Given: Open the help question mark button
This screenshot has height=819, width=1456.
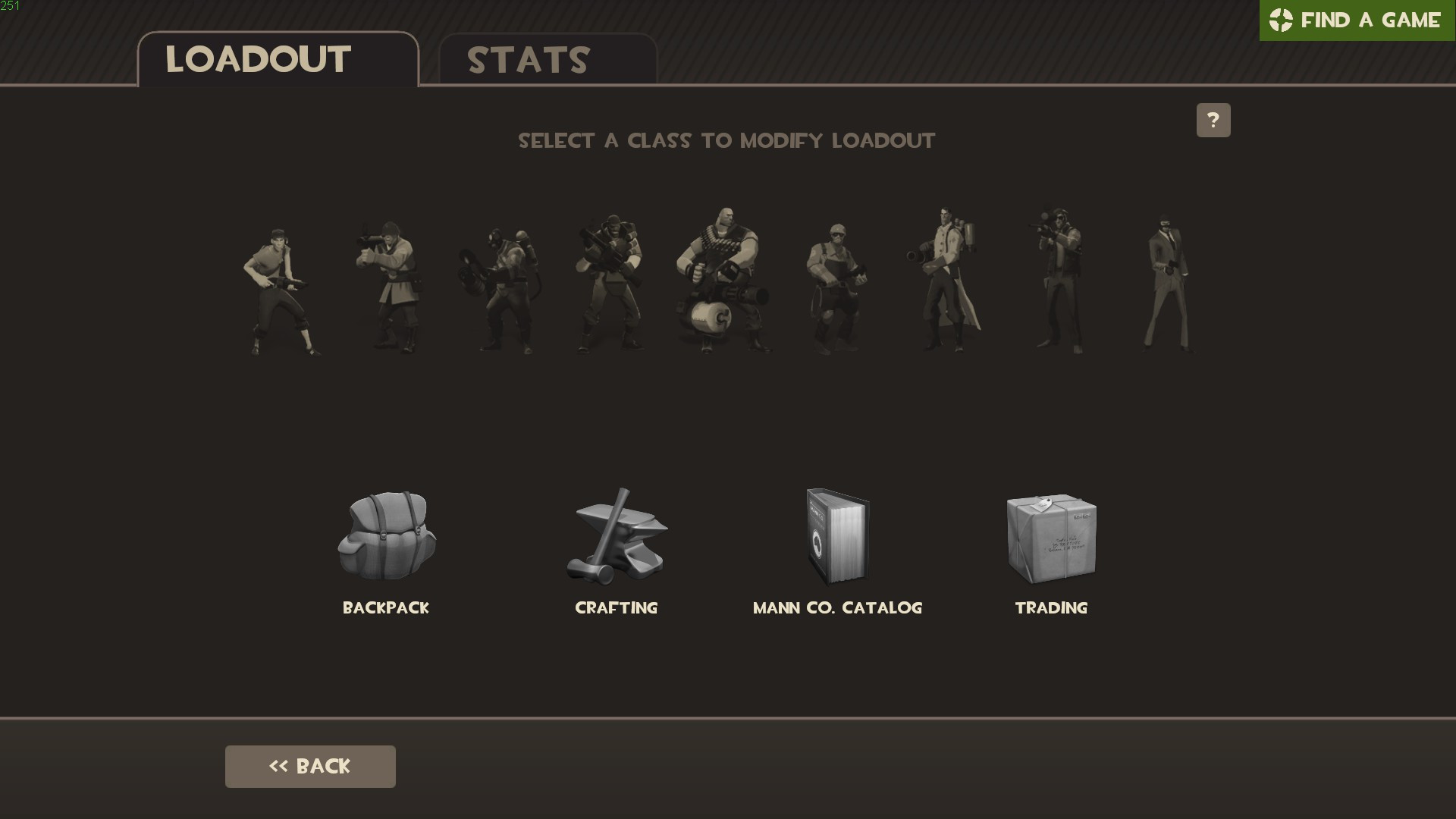Looking at the screenshot, I should [x=1214, y=120].
